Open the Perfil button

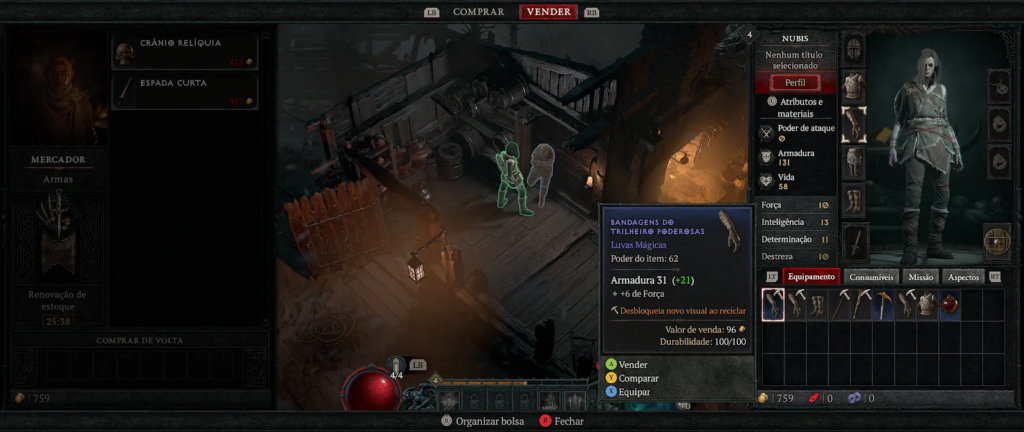[x=795, y=82]
